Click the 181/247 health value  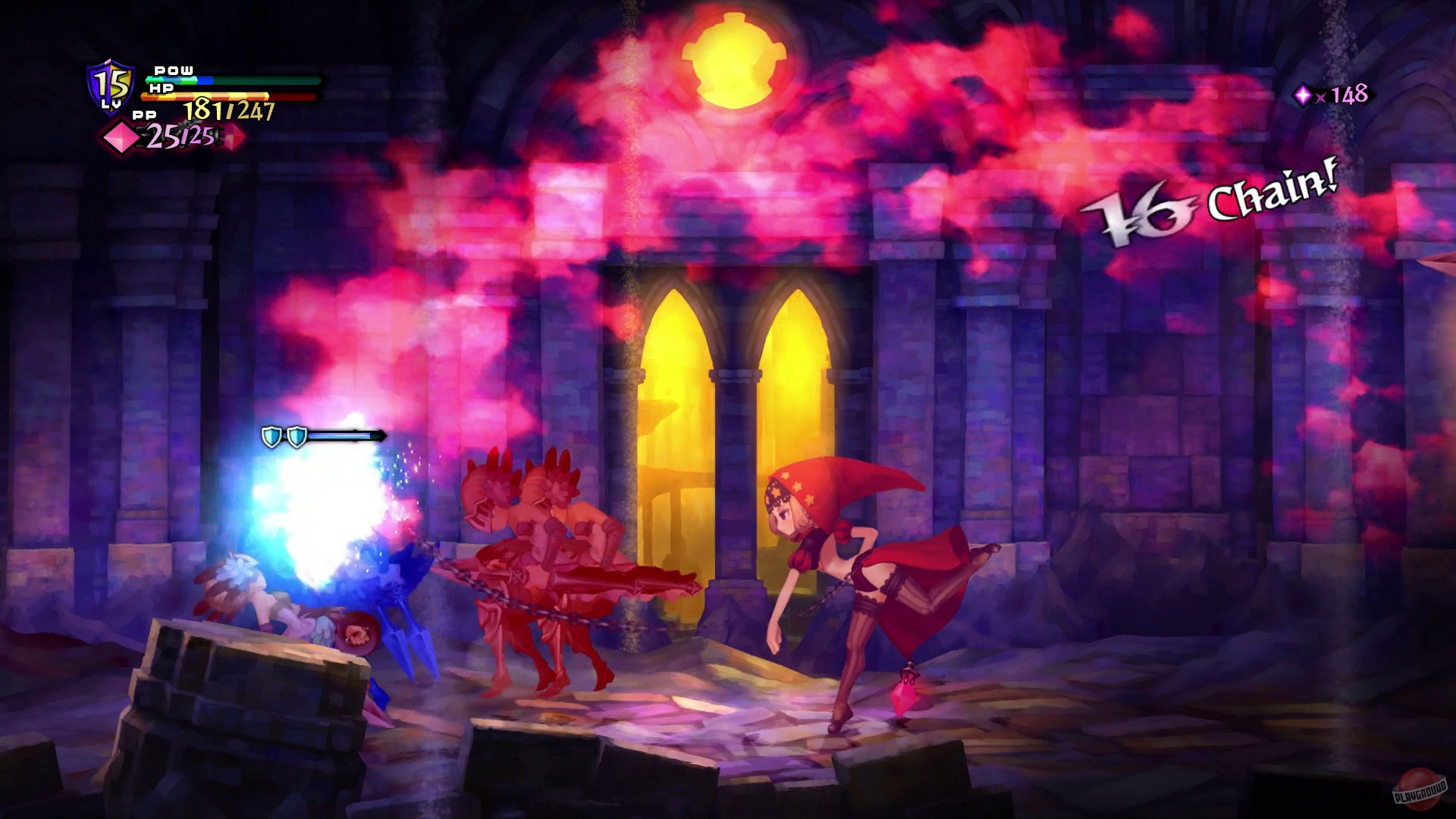(230, 108)
